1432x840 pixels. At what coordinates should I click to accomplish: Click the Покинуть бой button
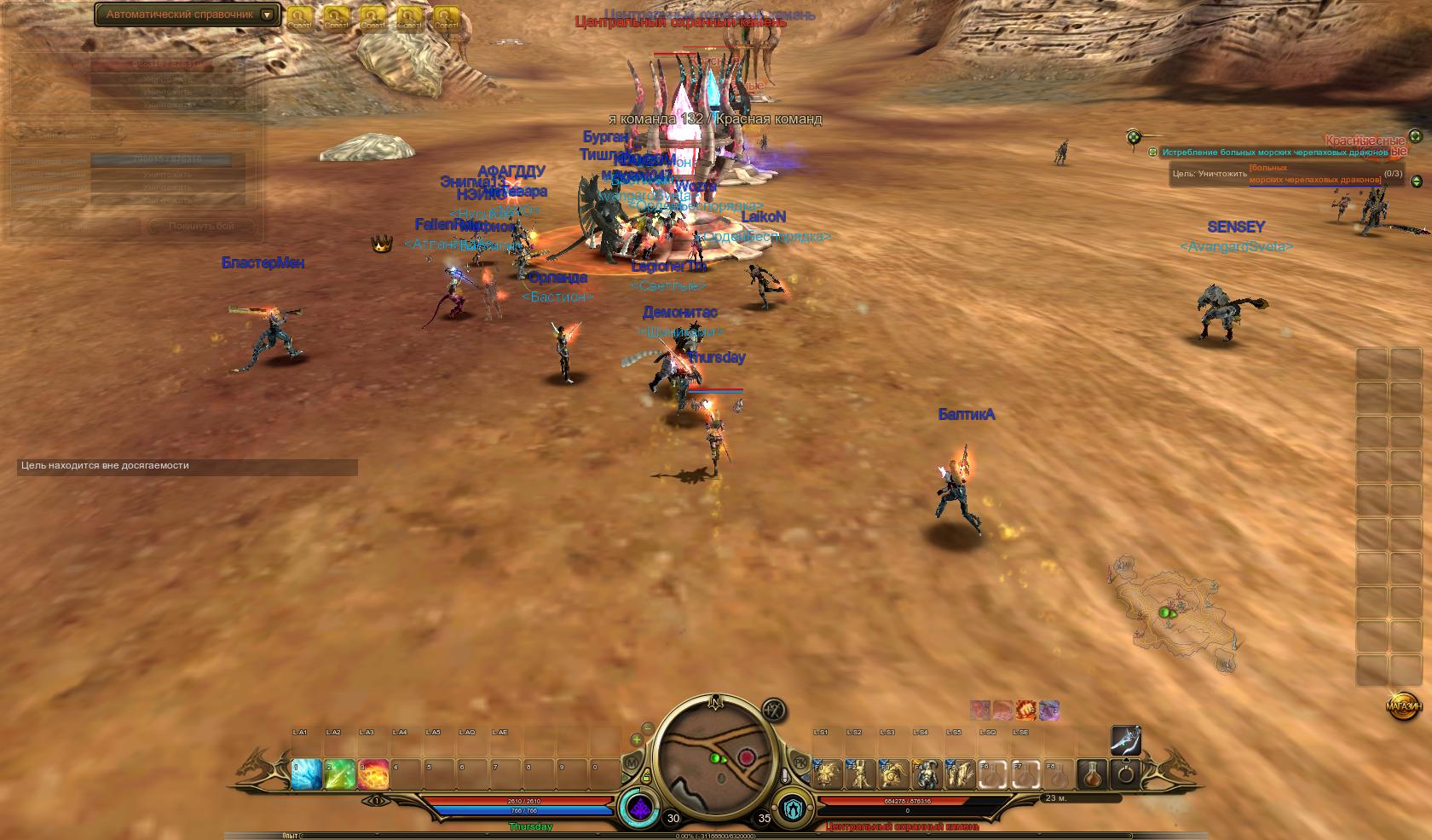[201, 226]
